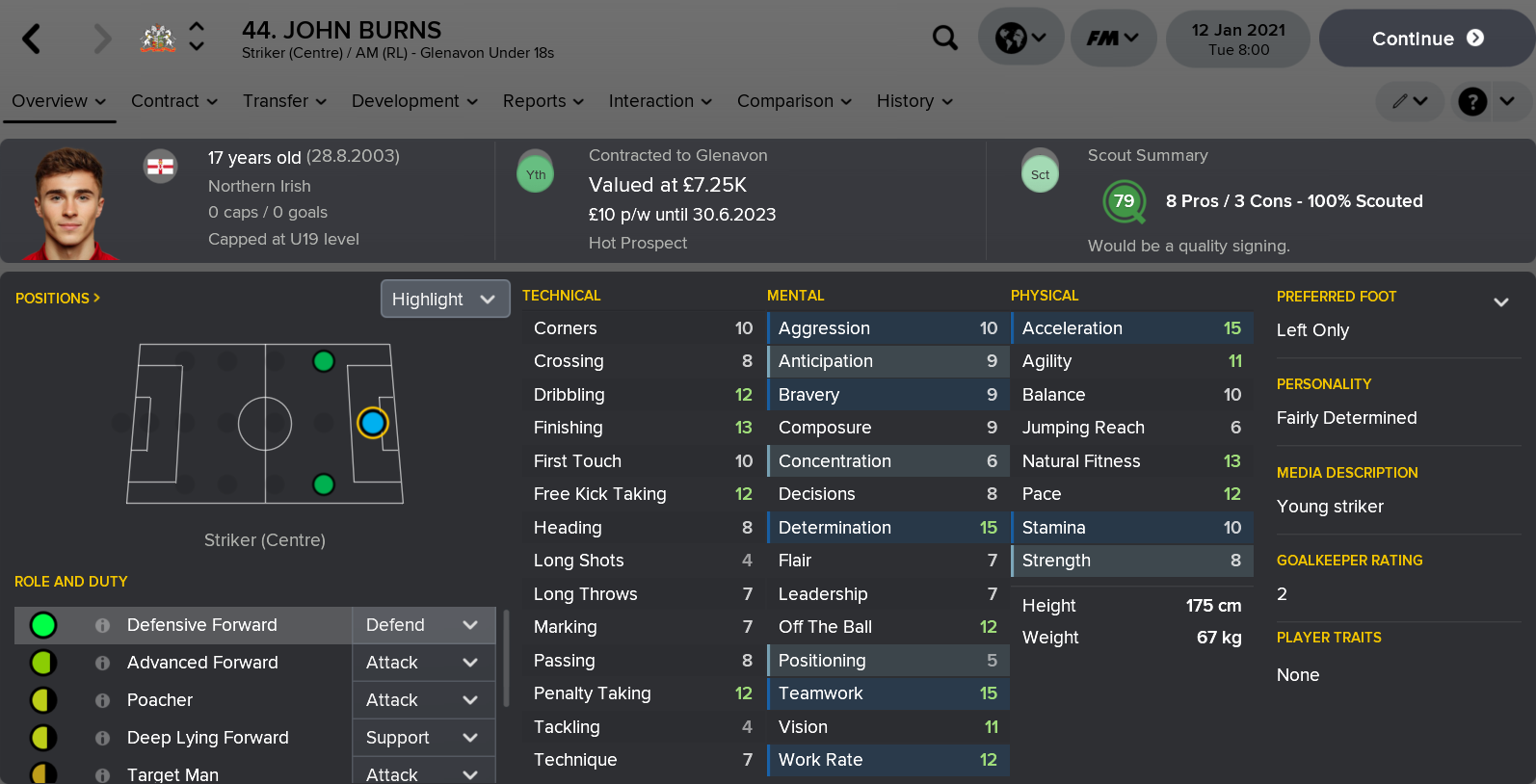Screen dimensions: 1536x784
Task: Open the search function
Action: (x=945, y=38)
